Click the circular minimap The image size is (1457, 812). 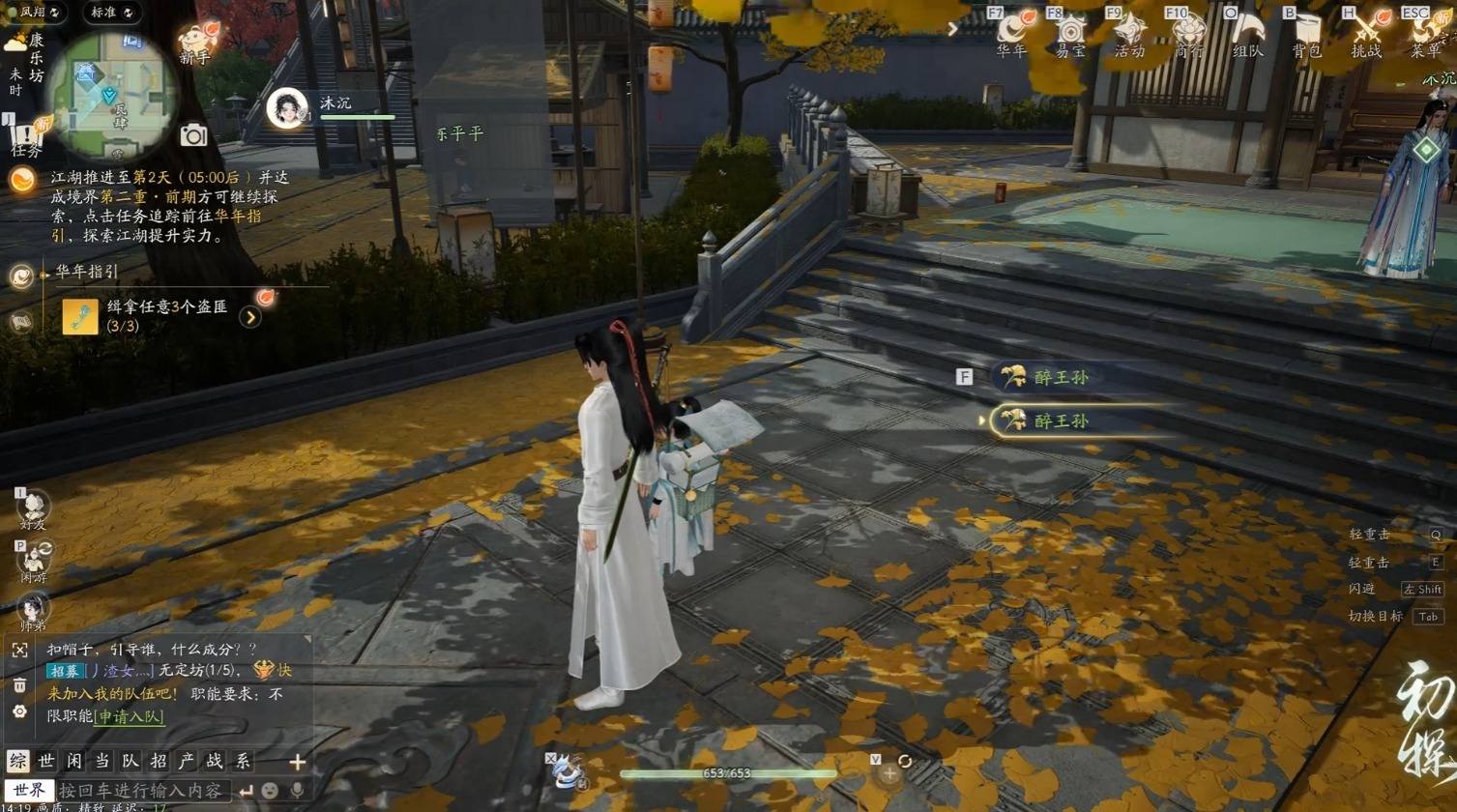111,95
